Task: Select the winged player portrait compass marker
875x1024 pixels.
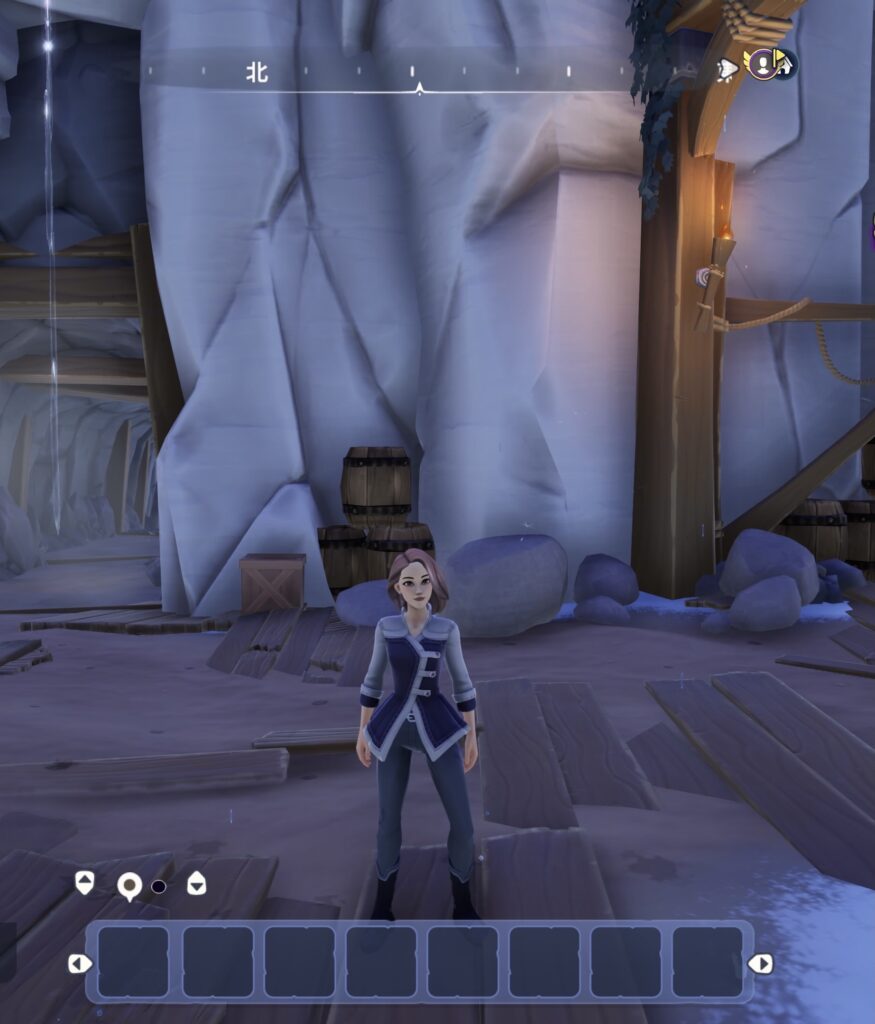Action: 764,65
